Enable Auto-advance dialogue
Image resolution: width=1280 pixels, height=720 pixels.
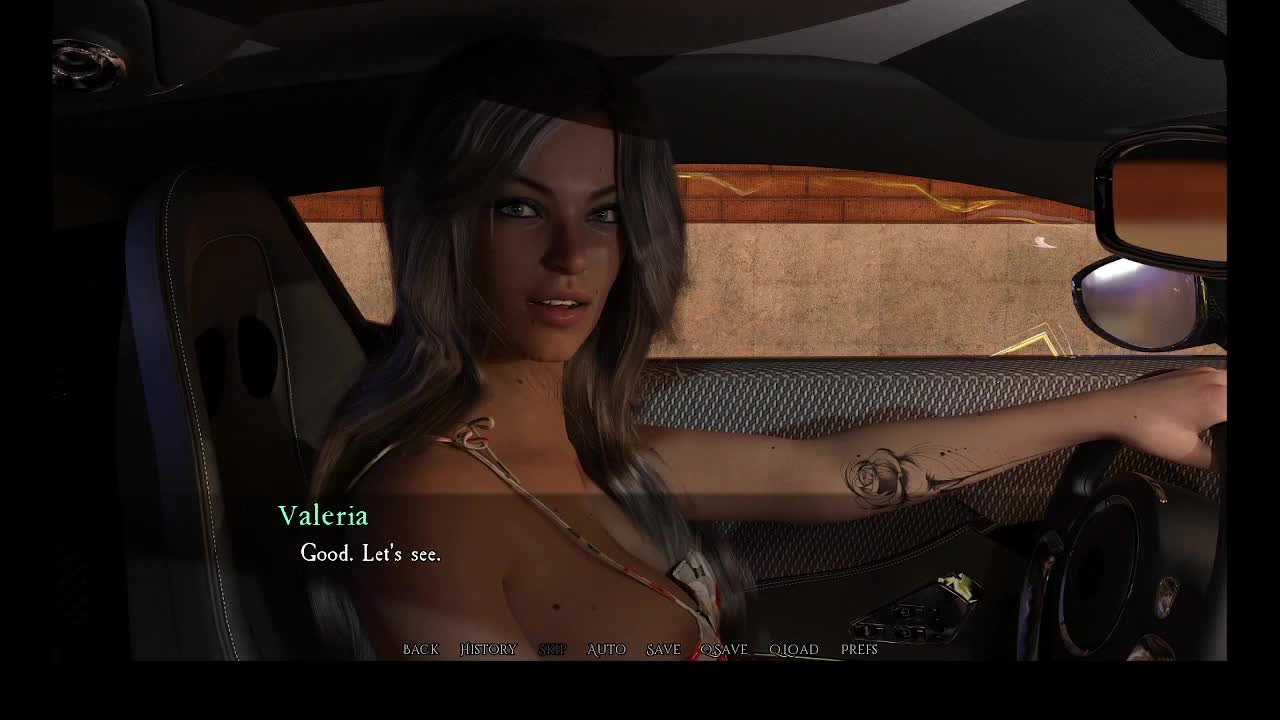[x=606, y=650]
